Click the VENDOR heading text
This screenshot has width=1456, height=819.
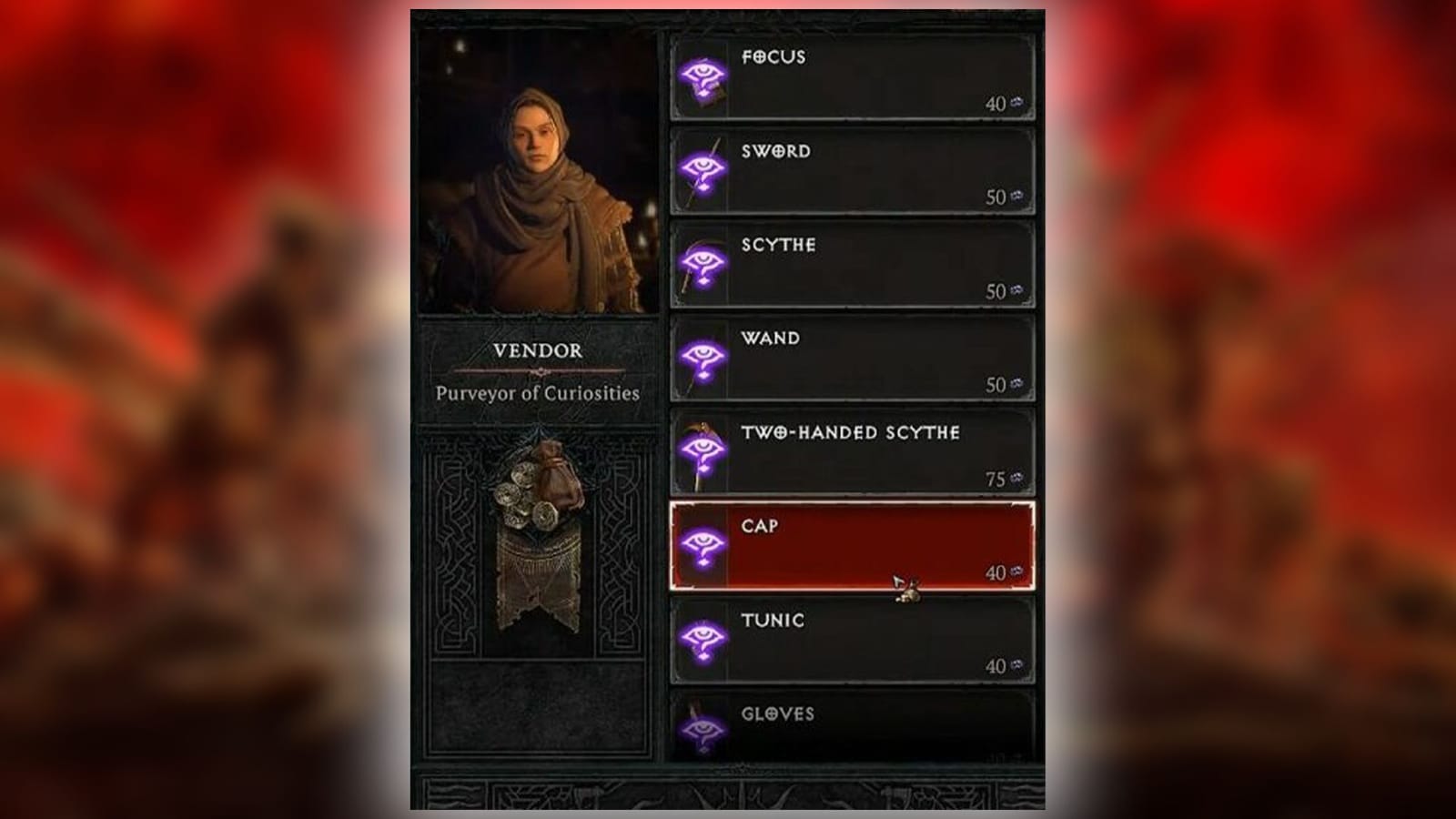(538, 350)
